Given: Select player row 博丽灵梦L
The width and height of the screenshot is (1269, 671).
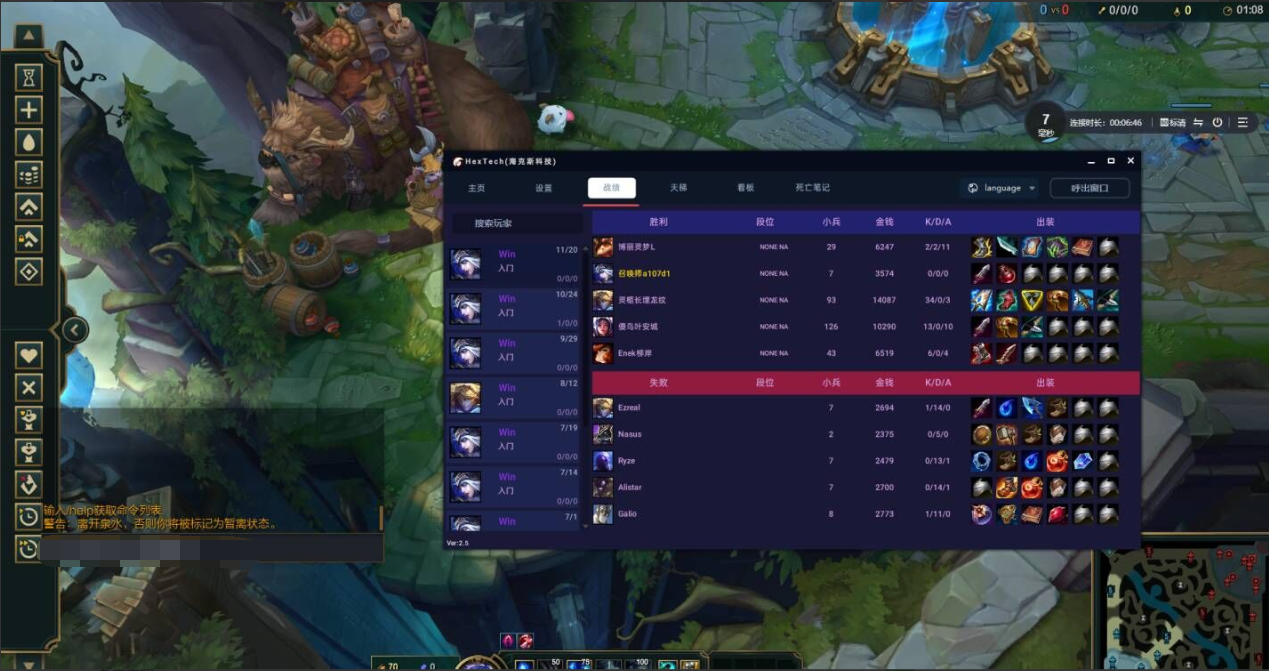Looking at the screenshot, I should pos(637,247).
